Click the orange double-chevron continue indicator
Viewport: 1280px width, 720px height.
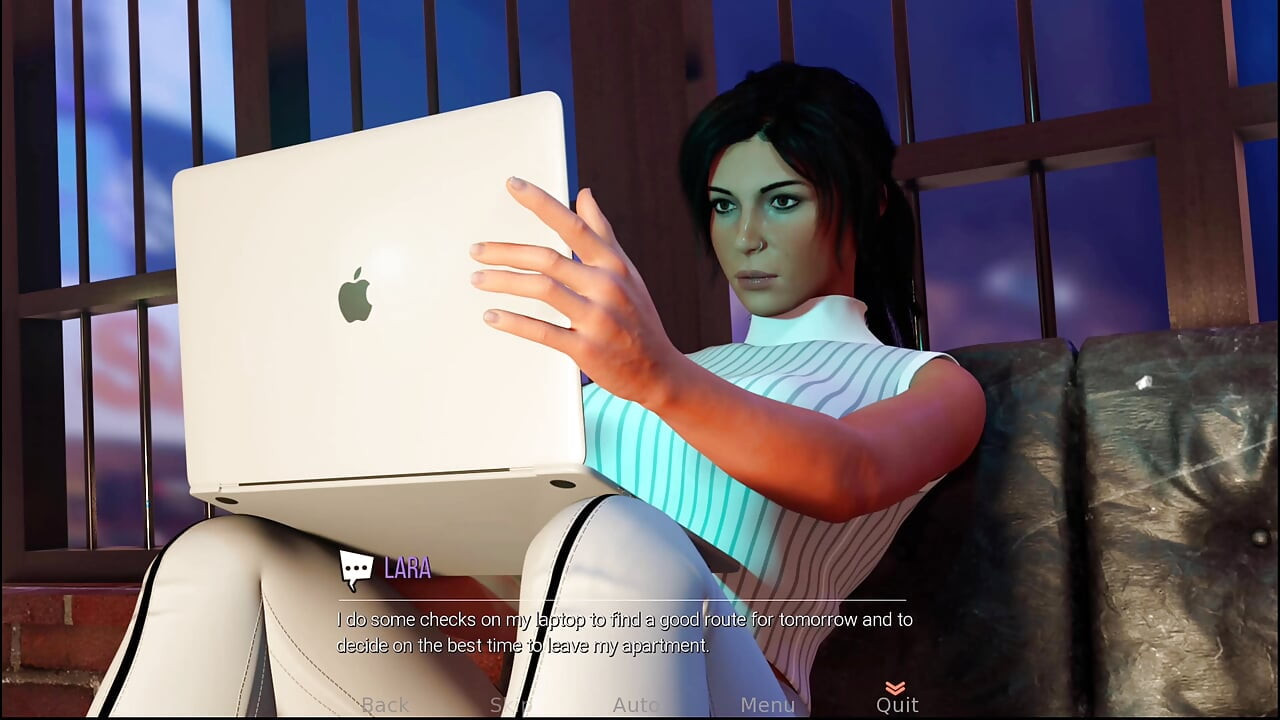tap(897, 688)
